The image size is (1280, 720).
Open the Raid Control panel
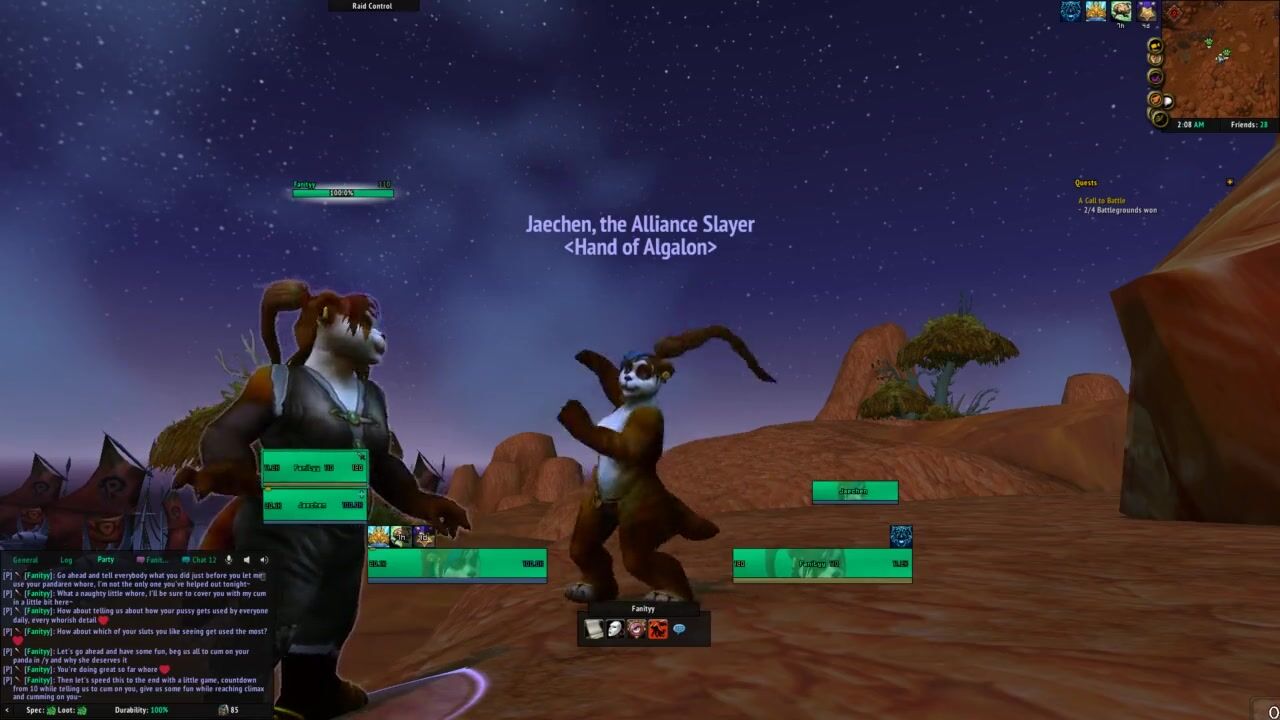click(x=372, y=6)
